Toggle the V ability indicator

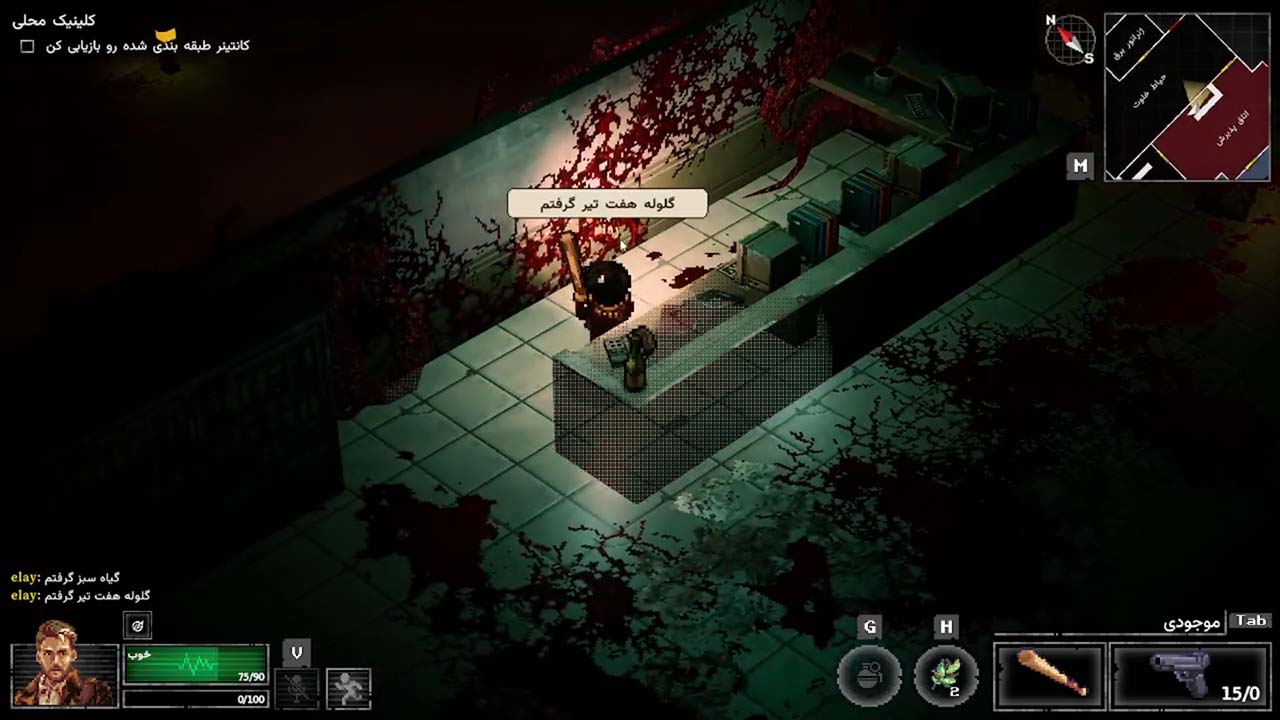coord(296,652)
